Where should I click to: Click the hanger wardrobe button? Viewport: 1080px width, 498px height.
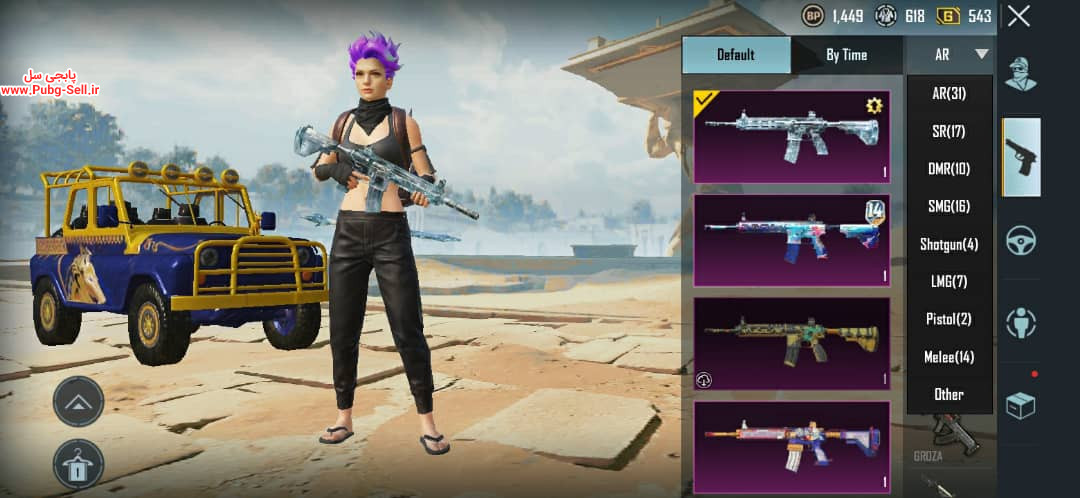pyautogui.click(x=78, y=464)
